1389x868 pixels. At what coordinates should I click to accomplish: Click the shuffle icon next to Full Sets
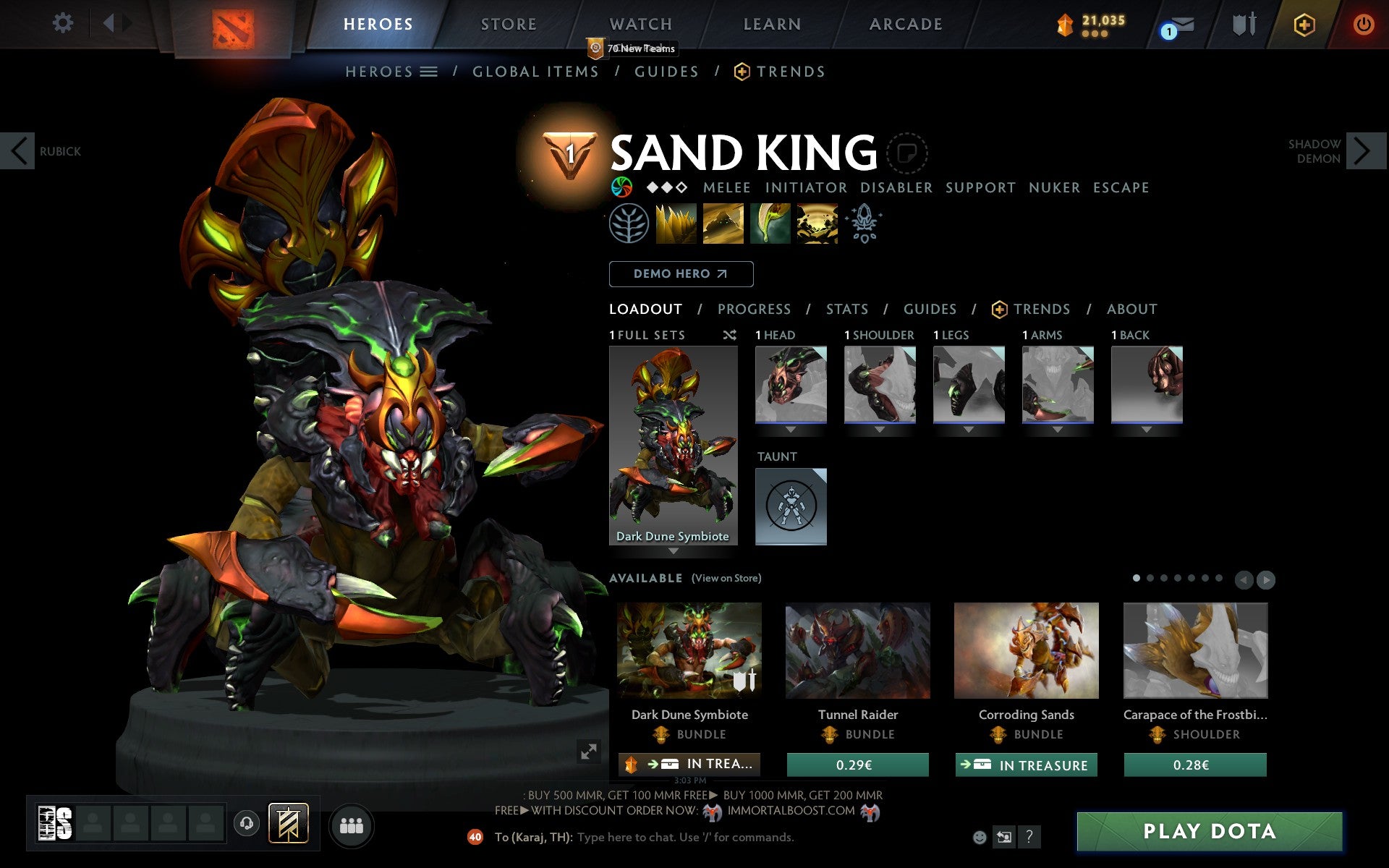pyautogui.click(x=729, y=335)
